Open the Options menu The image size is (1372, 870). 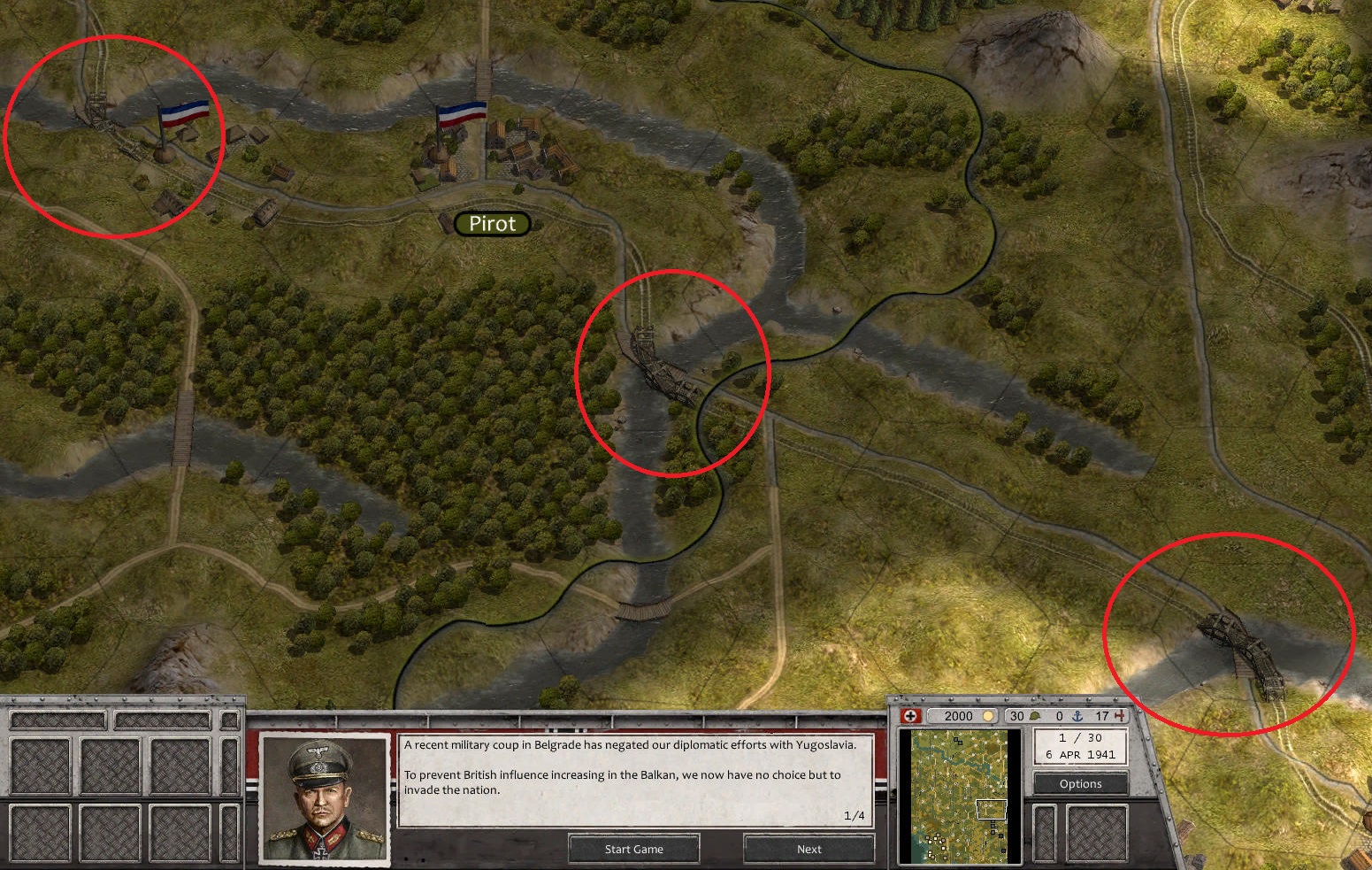pos(1079,783)
